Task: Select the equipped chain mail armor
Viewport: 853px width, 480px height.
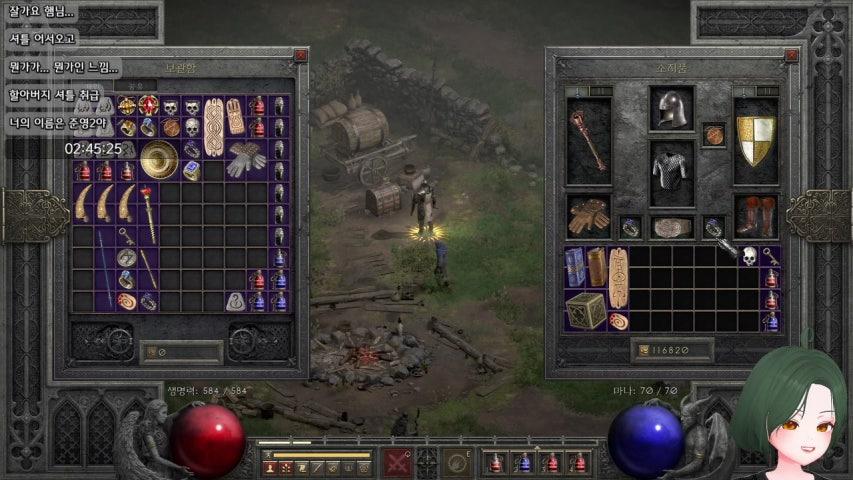Action: (x=671, y=170)
